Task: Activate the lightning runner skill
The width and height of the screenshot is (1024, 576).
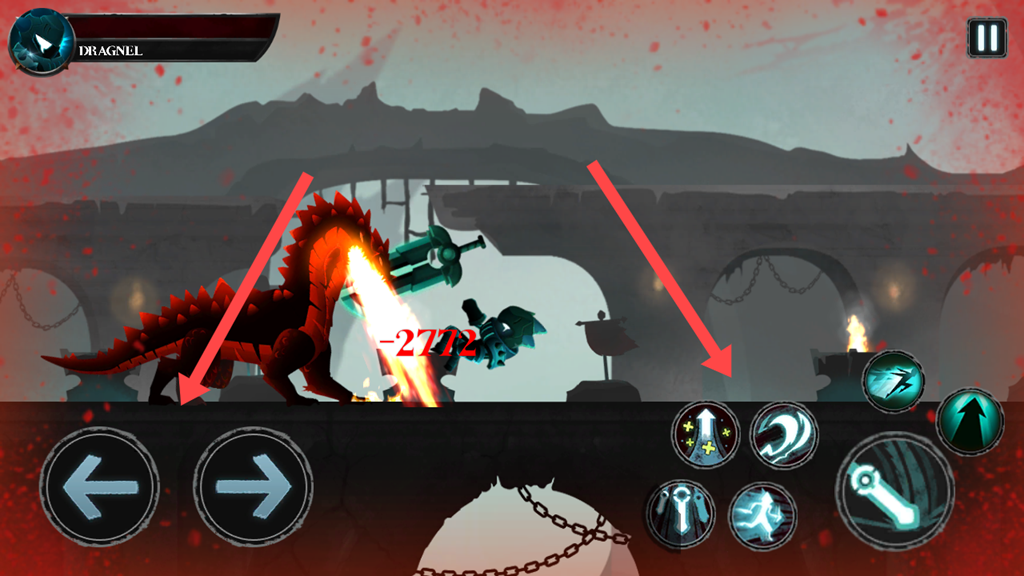Action: [x=762, y=515]
